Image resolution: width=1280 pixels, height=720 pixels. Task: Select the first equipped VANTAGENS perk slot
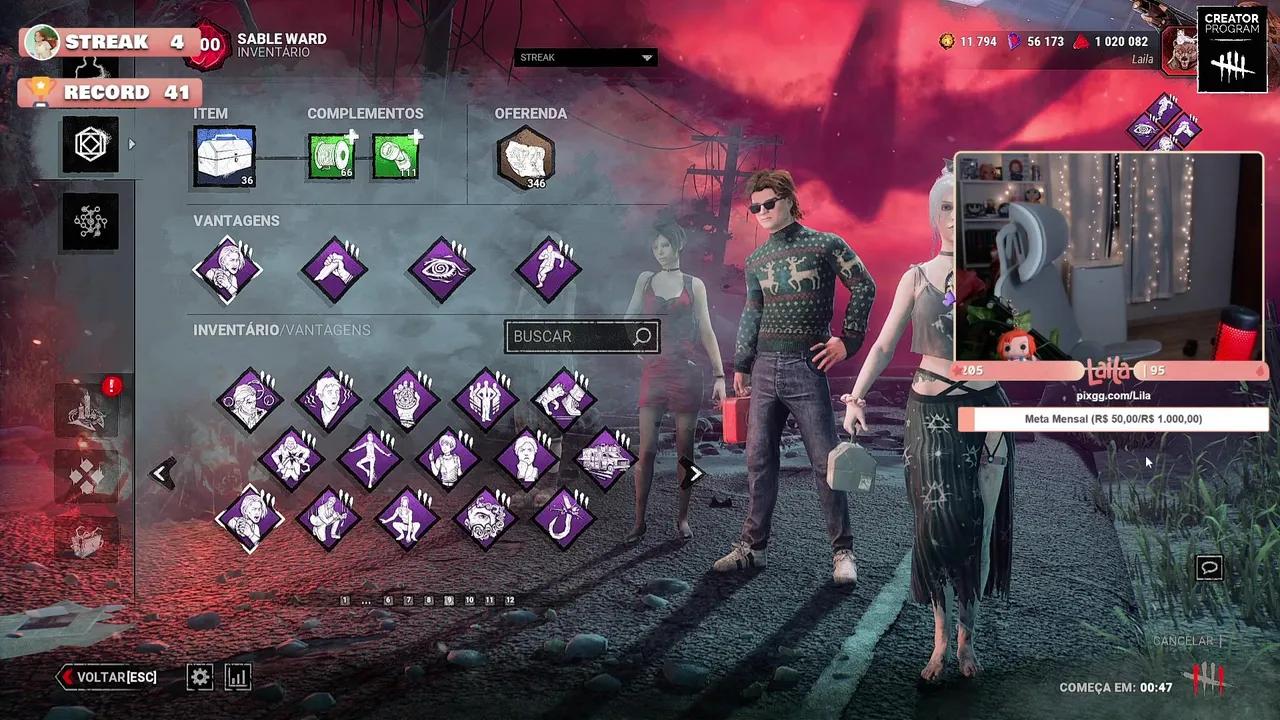(227, 268)
